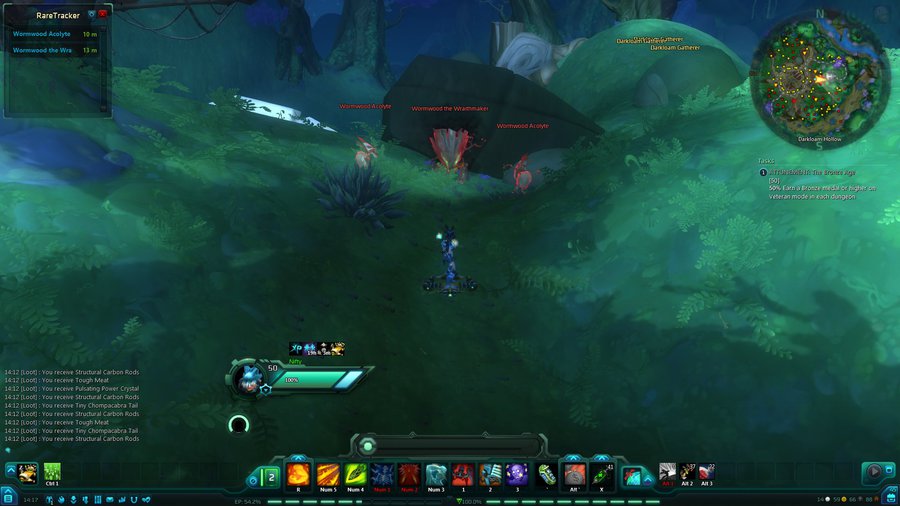Use the item bound to Alt 2
Viewport: 900px width, 506px height.
pos(687,472)
